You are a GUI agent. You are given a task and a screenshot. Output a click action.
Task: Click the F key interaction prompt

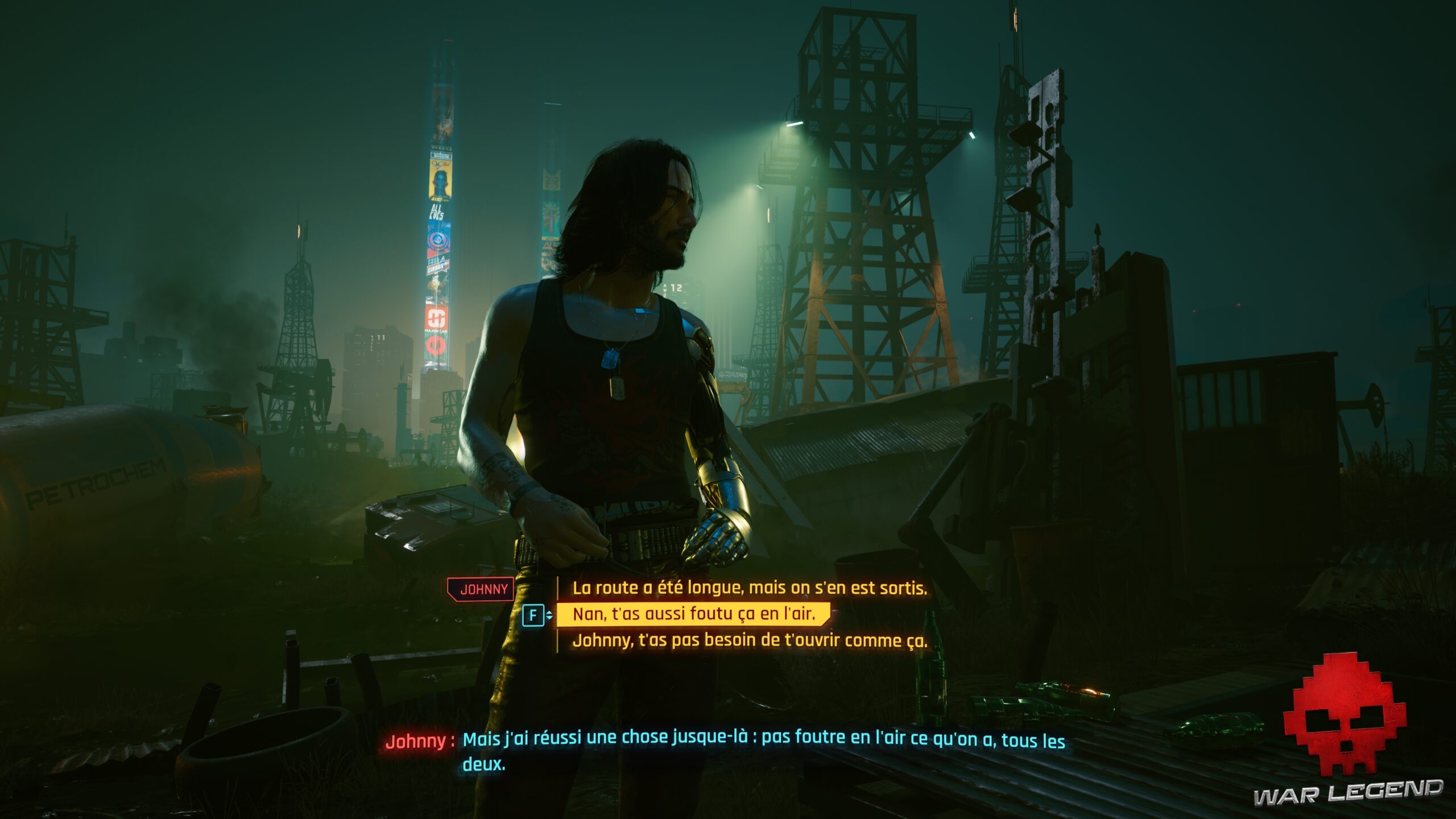point(533,614)
